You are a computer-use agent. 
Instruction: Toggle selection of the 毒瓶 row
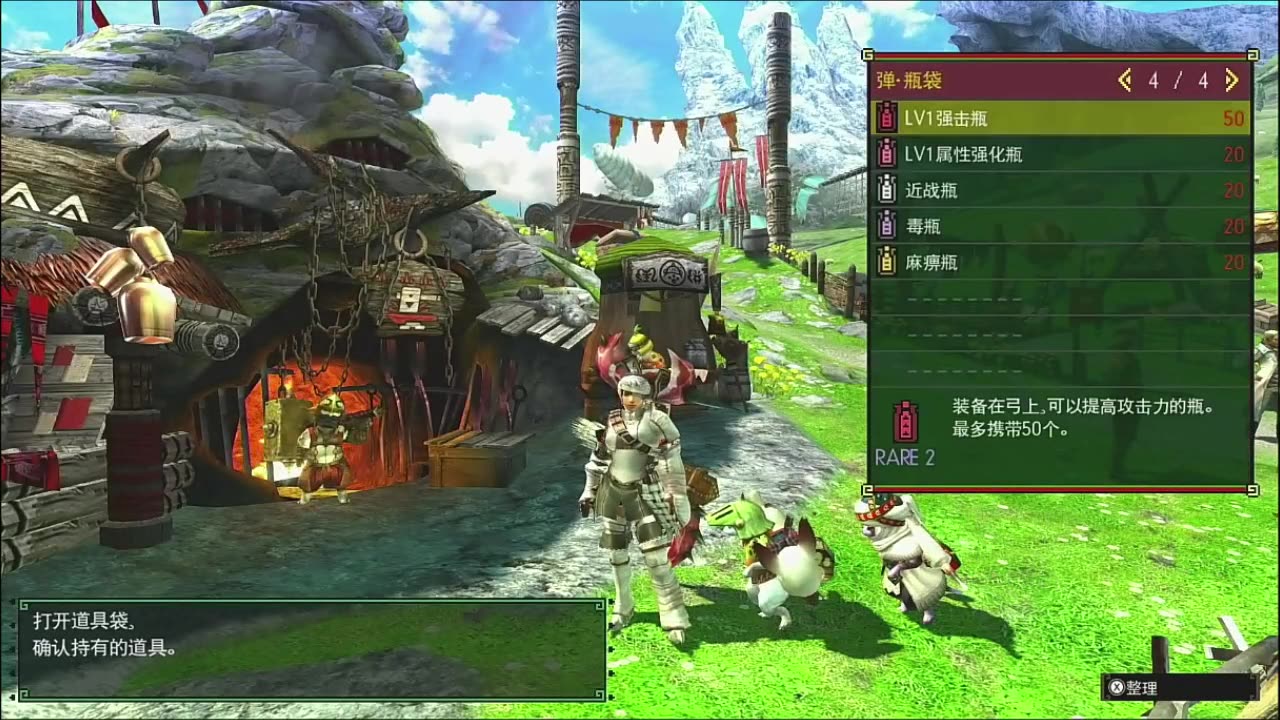click(x=1050, y=227)
